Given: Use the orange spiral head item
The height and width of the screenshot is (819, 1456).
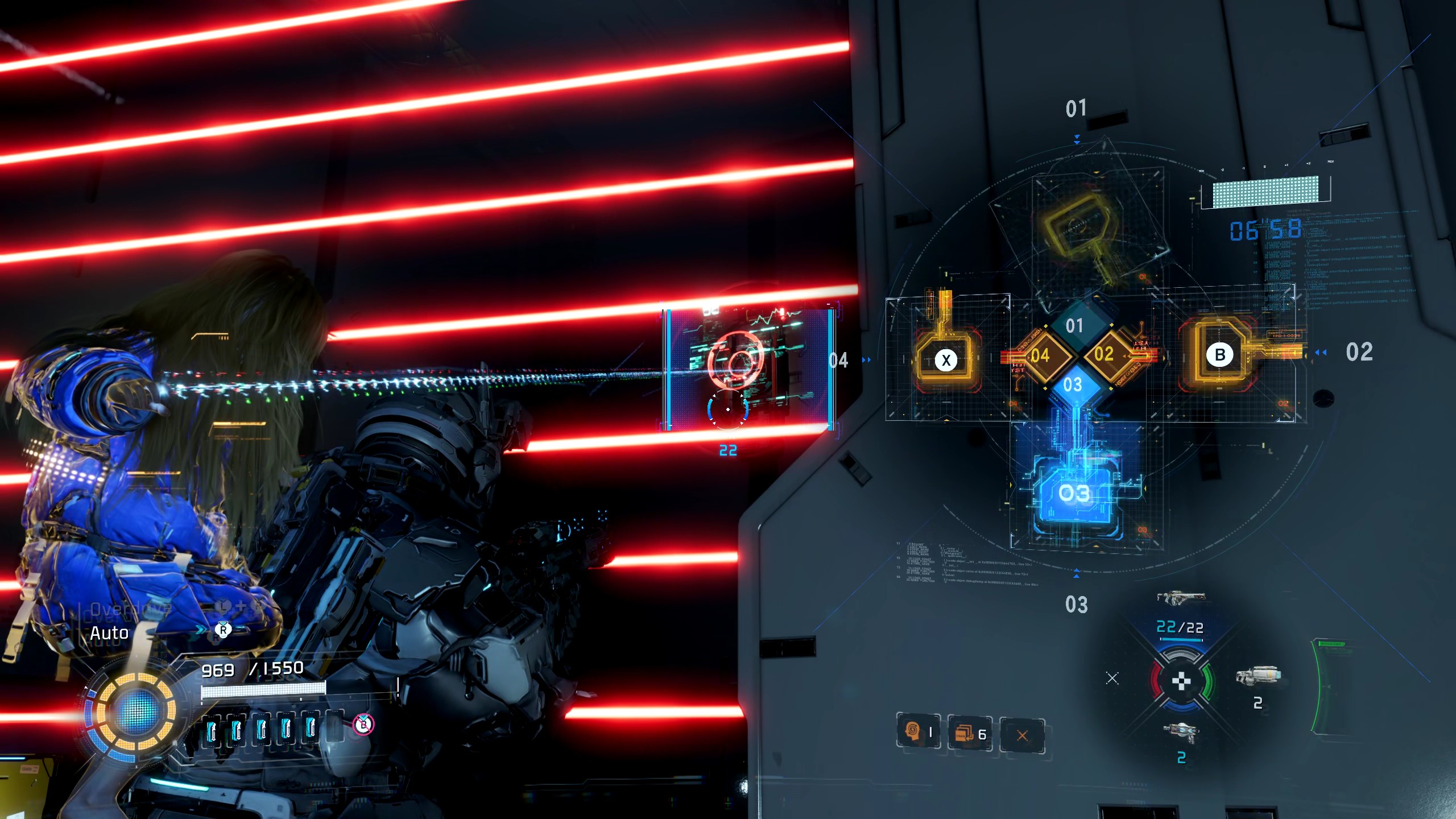Looking at the screenshot, I should pos(912,731).
